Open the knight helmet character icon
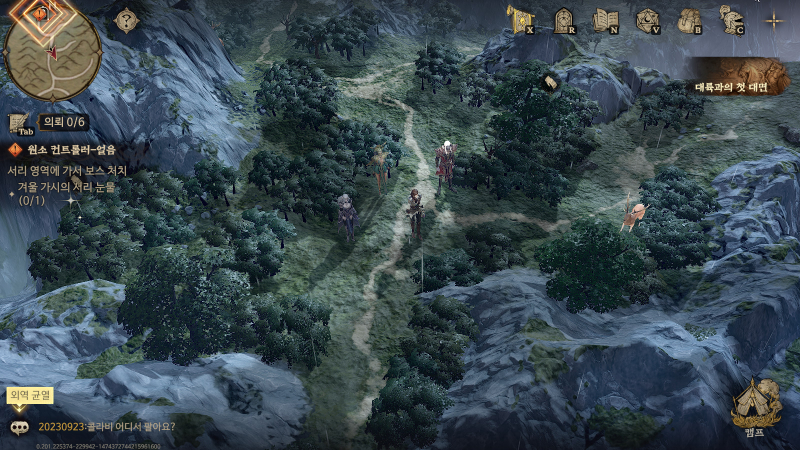This screenshot has width=800, height=450. pyautogui.click(x=731, y=19)
